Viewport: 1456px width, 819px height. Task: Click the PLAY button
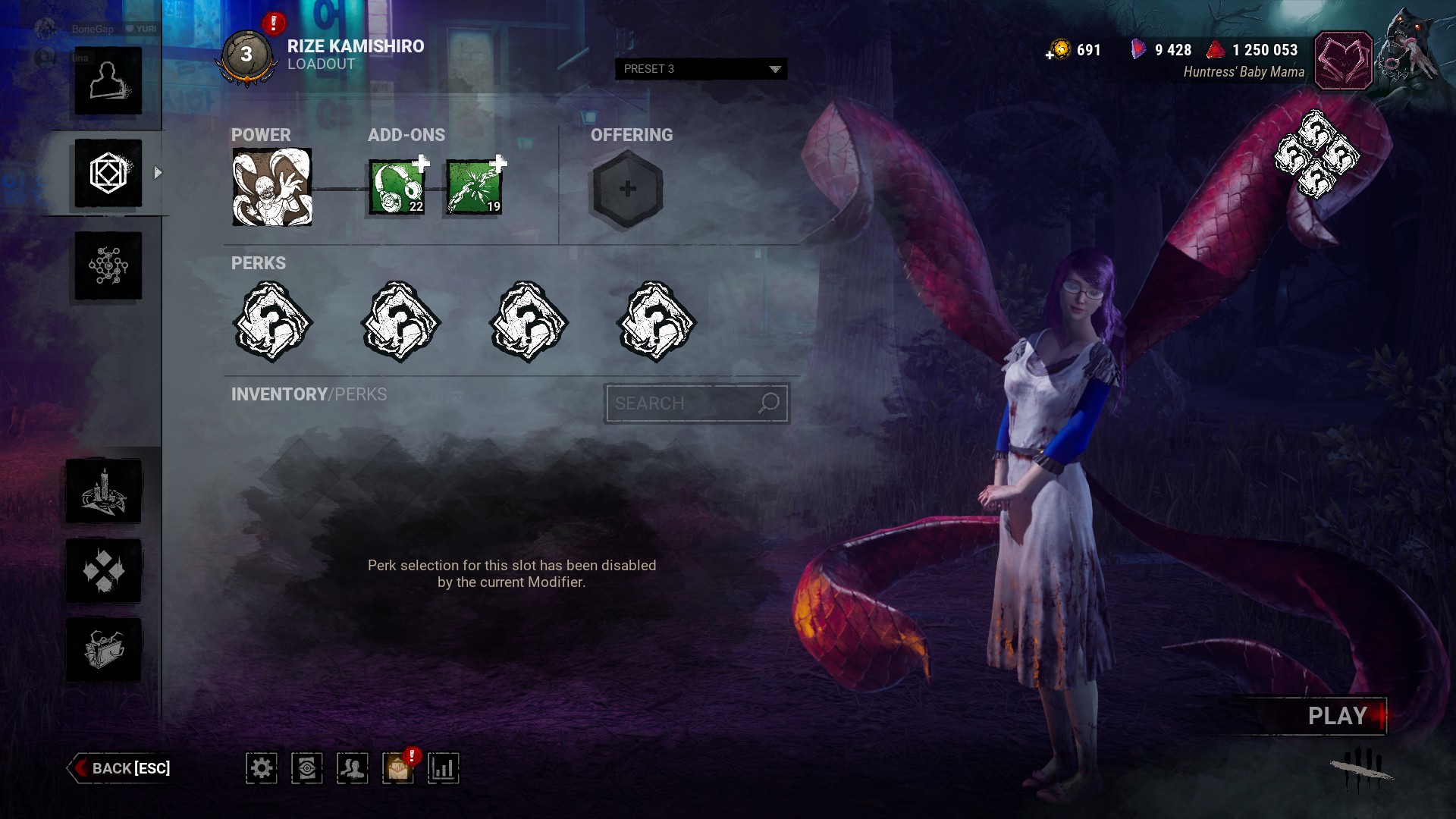click(x=1336, y=716)
